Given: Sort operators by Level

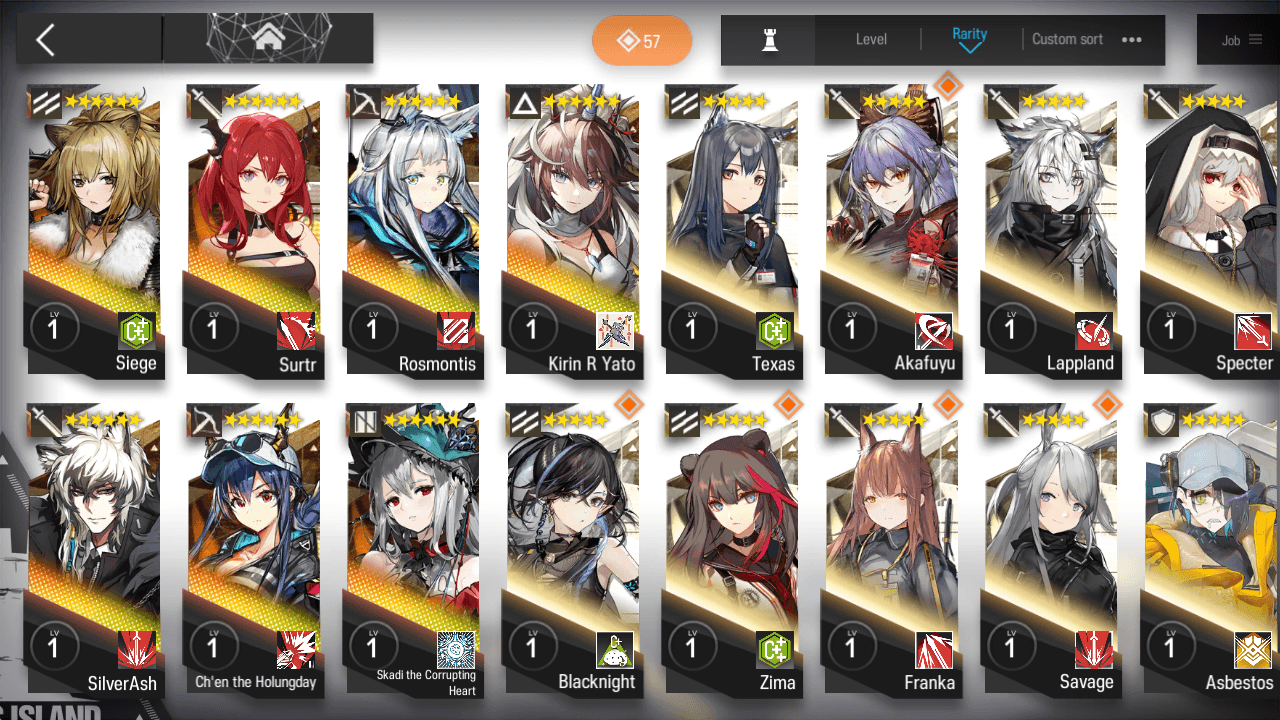Looking at the screenshot, I should 871,40.
